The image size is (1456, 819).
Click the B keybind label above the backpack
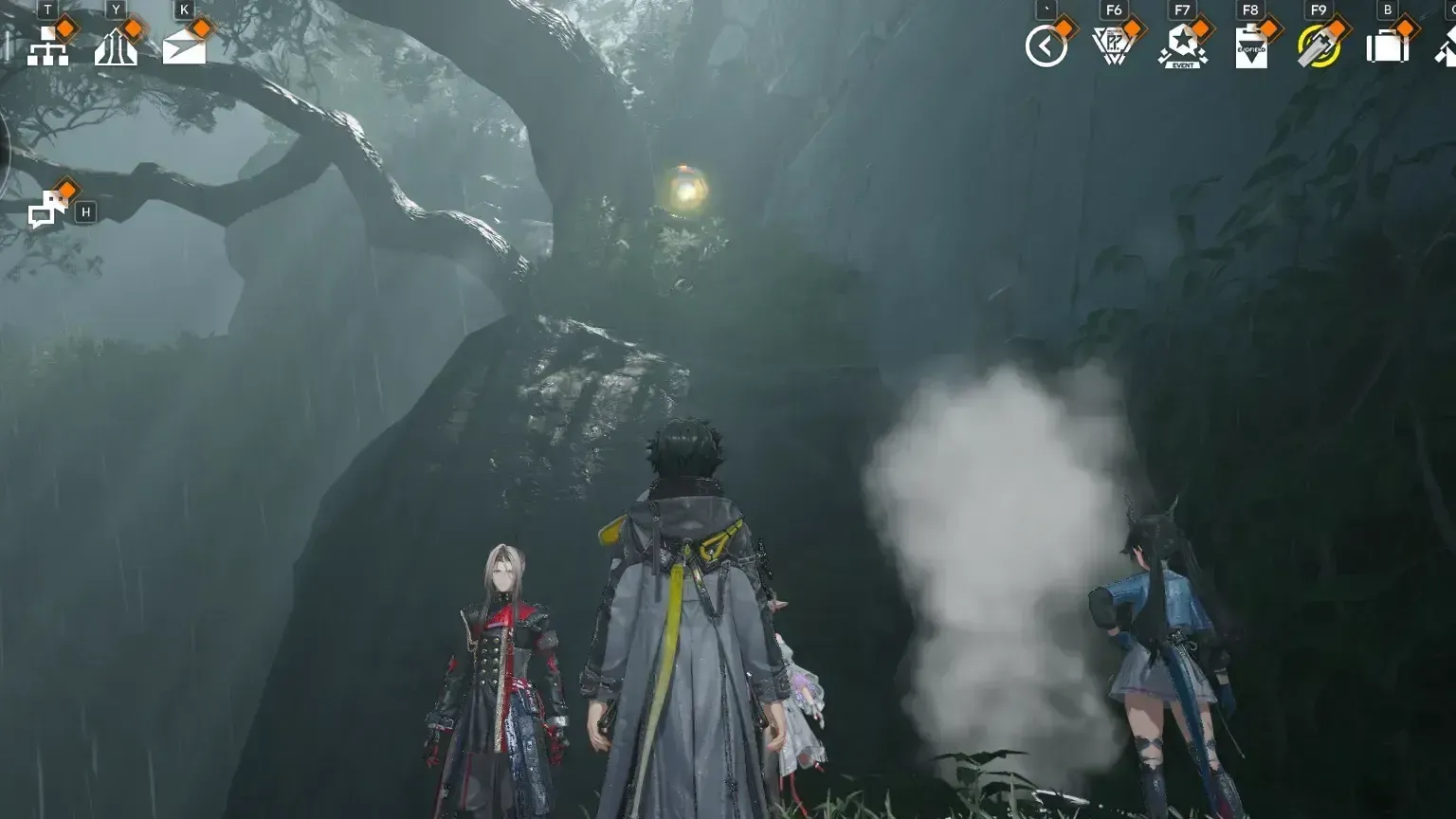1387,9
